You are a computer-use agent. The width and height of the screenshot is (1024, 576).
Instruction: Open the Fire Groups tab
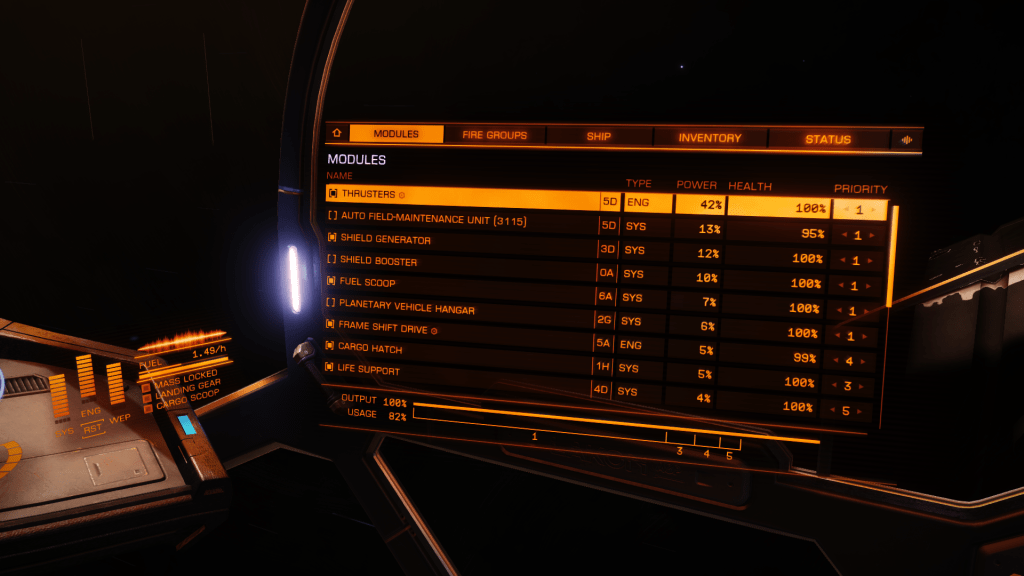pyautogui.click(x=494, y=135)
